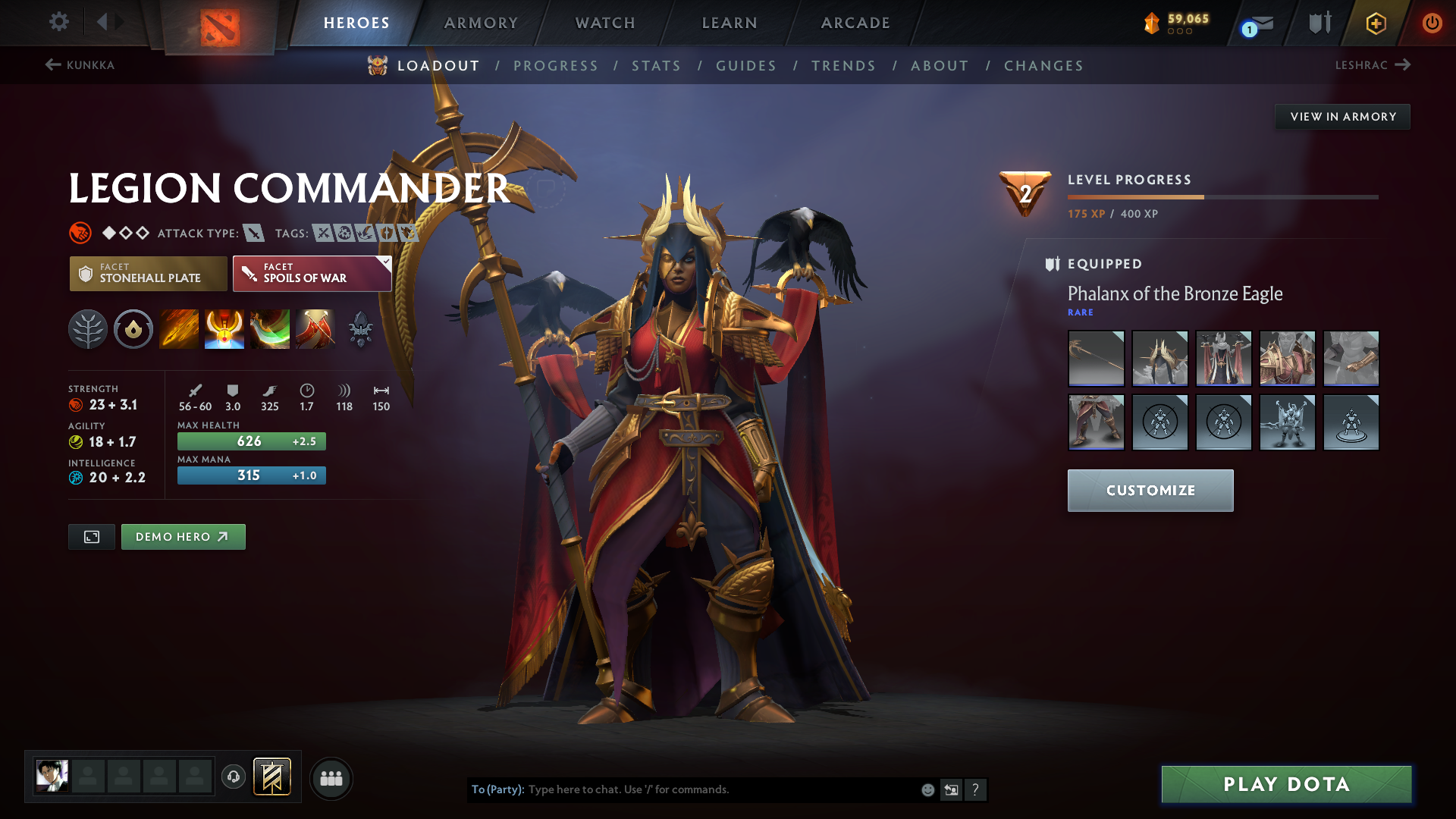This screenshot has height=819, width=1456.
Task: View the Moment of Courage ability icon
Action: click(270, 329)
